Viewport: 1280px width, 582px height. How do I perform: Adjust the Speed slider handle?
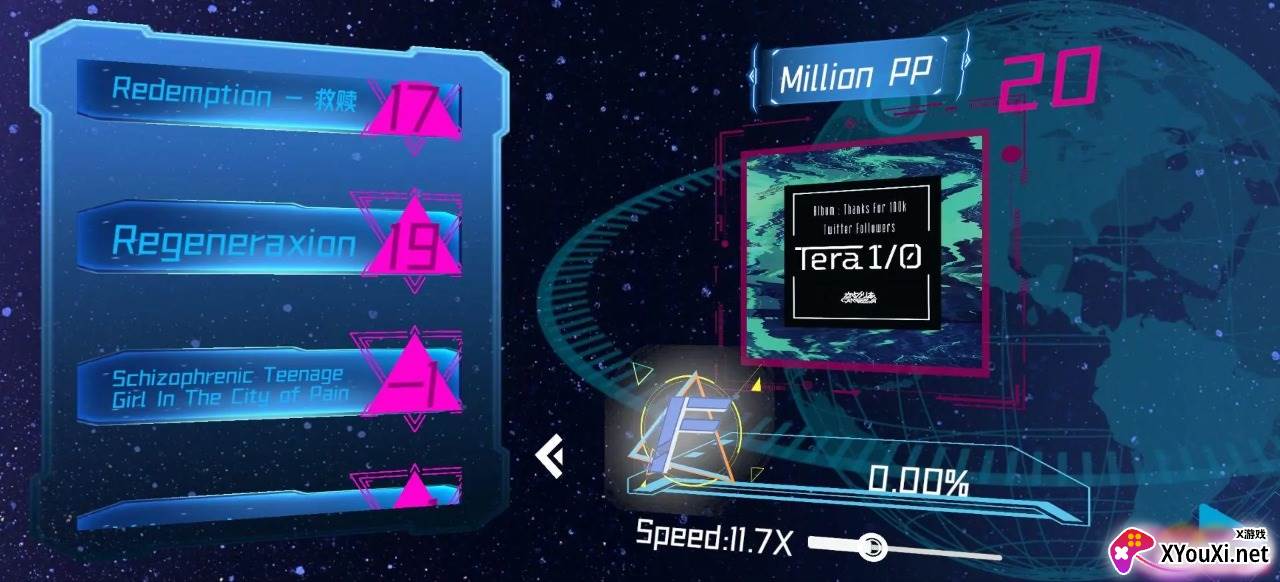tap(873, 546)
